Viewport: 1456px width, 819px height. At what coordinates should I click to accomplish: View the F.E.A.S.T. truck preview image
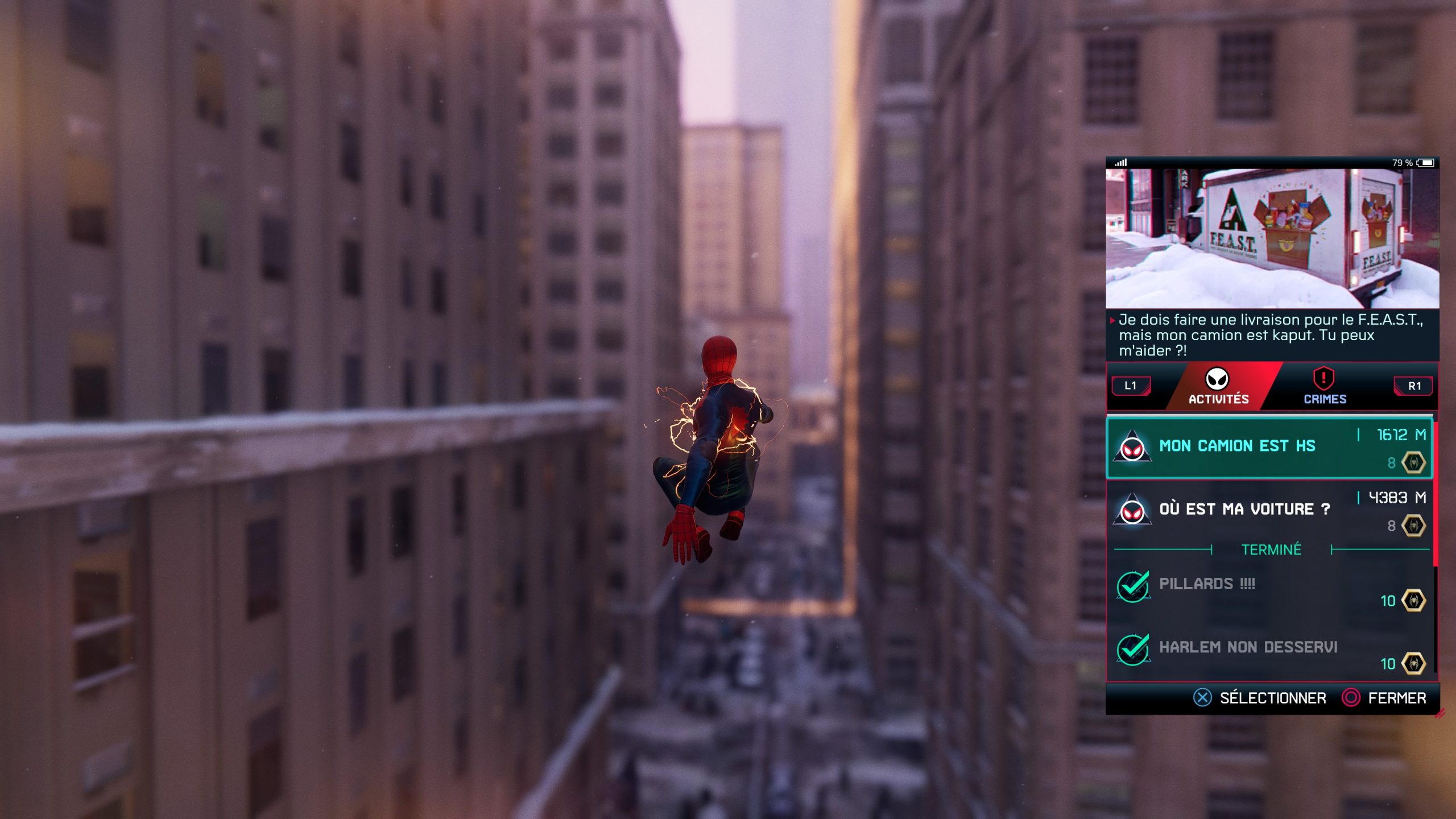(x=1272, y=239)
